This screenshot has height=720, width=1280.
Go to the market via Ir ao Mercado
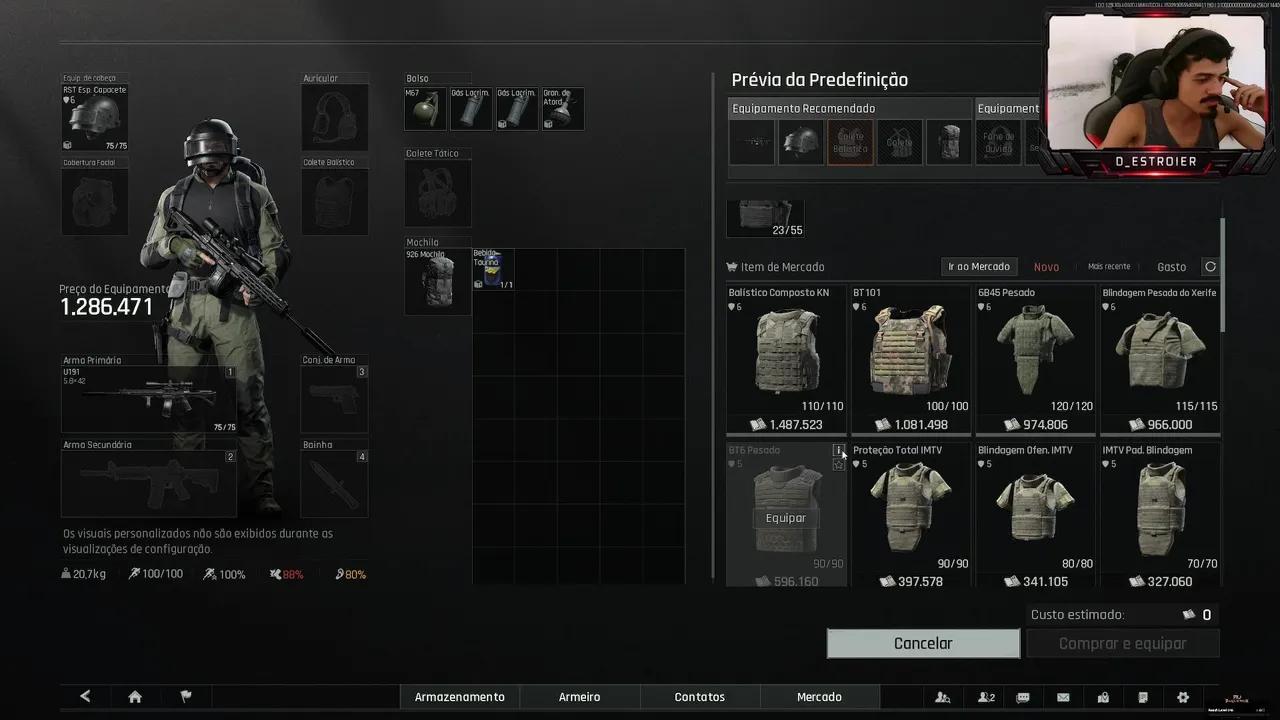(979, 267)
